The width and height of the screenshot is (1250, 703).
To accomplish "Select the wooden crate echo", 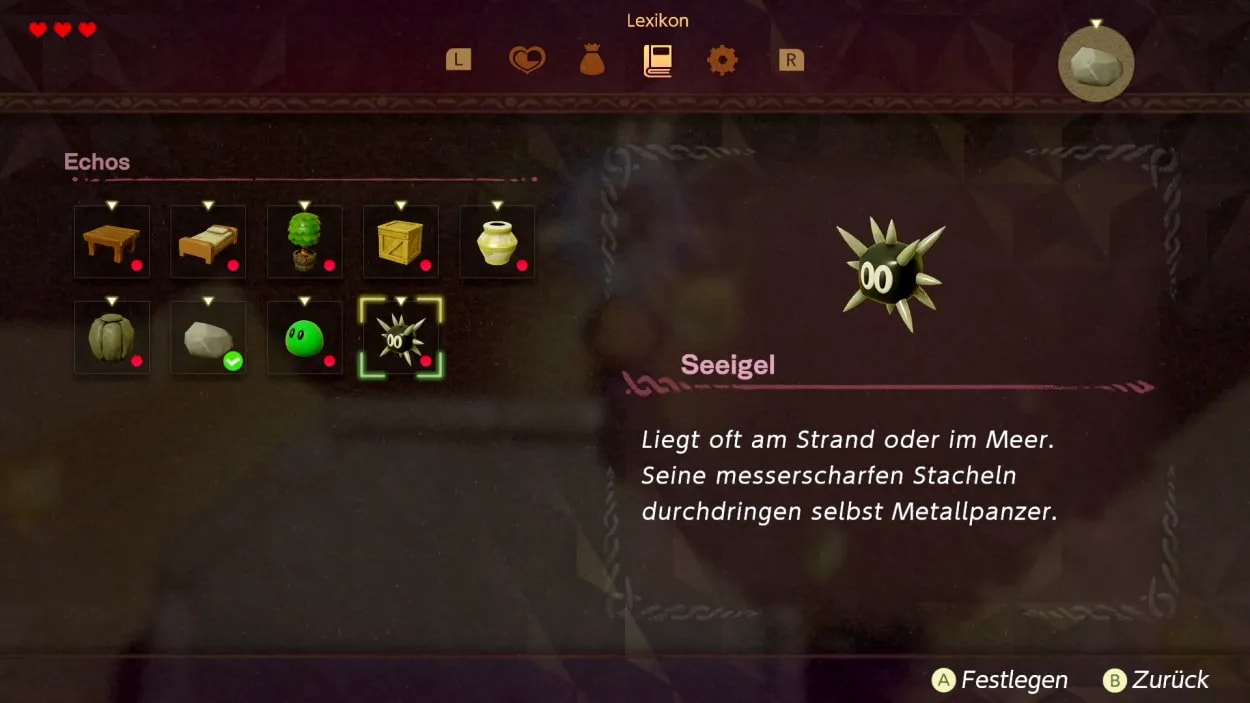I will pyautogui.click(x=400, y=242).
